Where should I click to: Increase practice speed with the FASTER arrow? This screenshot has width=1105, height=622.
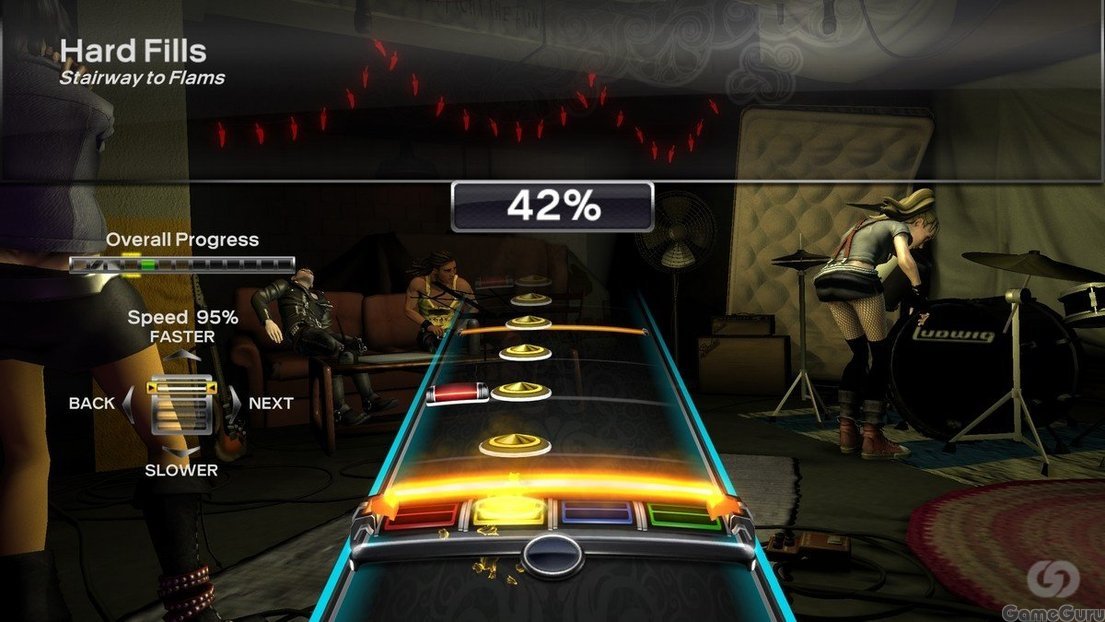182,354
